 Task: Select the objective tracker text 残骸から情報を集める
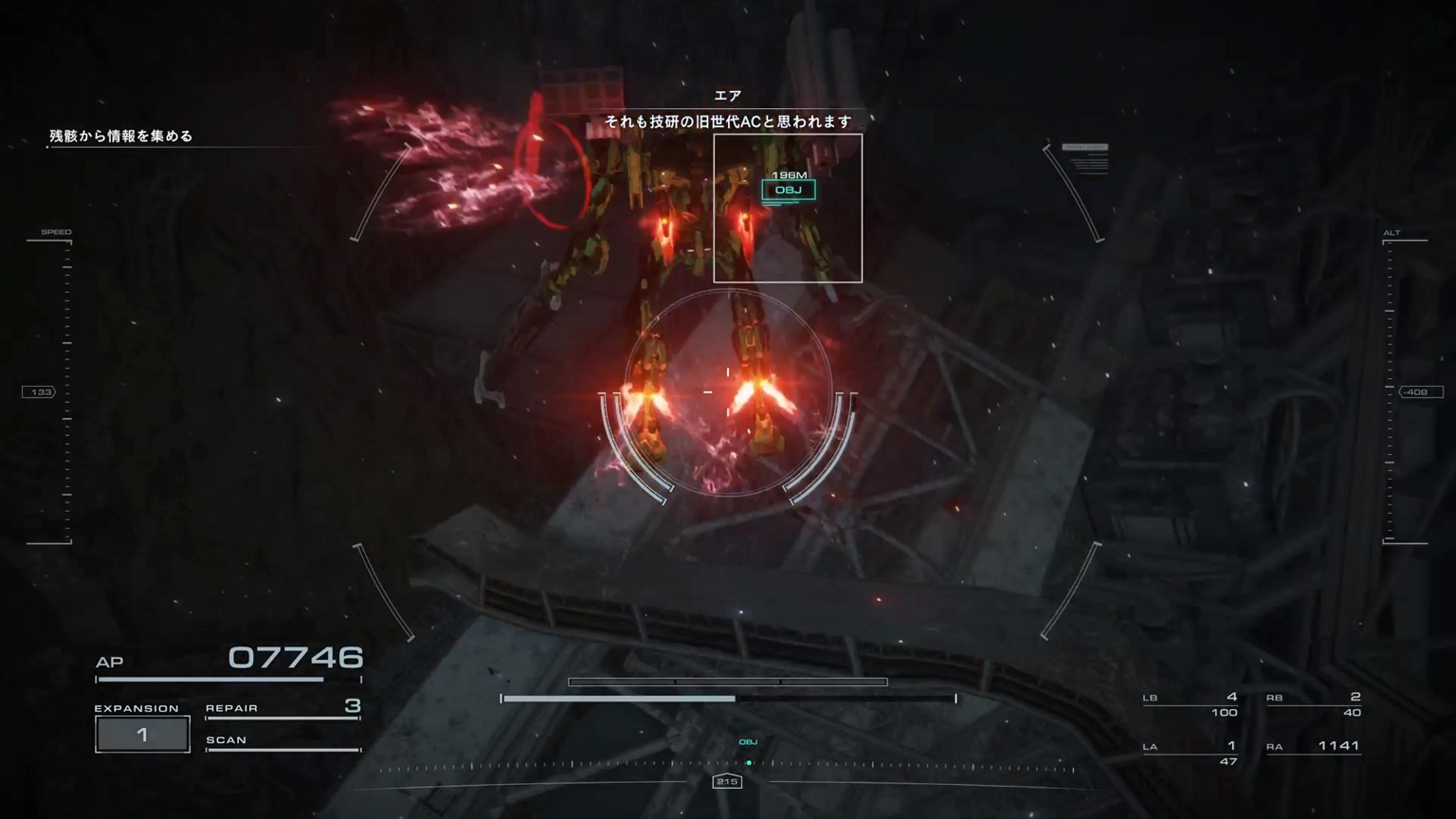point(121,136)
